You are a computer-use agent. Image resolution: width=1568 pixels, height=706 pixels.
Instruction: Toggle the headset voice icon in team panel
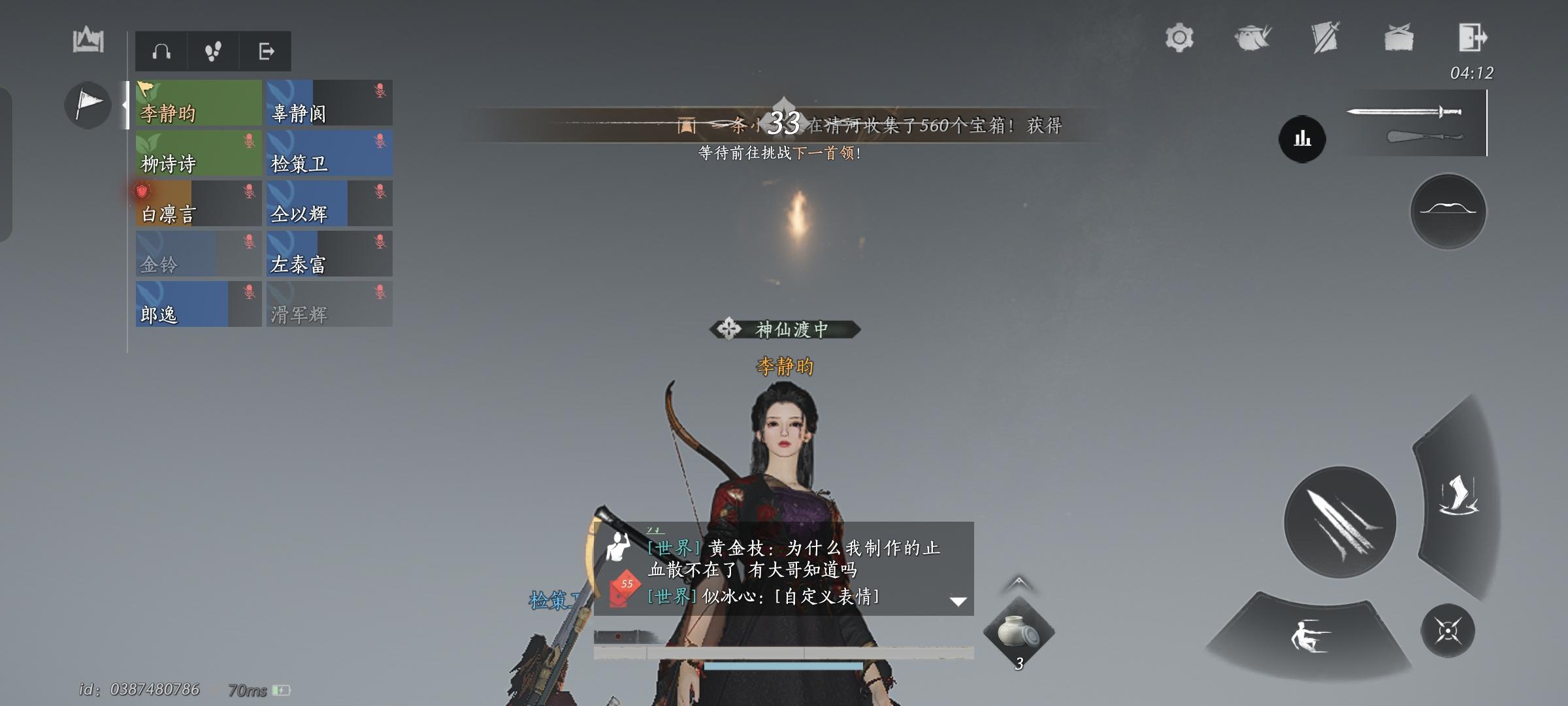(x=161, y=52)
